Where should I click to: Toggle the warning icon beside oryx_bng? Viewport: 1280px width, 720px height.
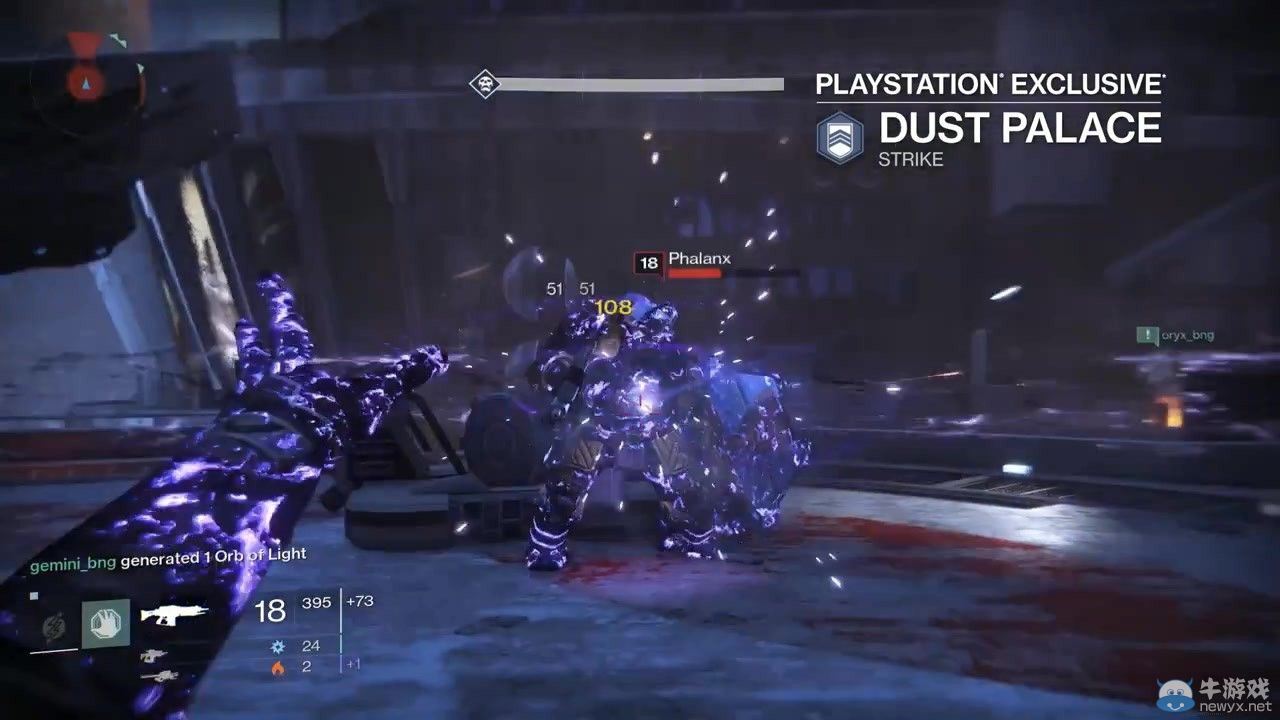click(1148, 334)
